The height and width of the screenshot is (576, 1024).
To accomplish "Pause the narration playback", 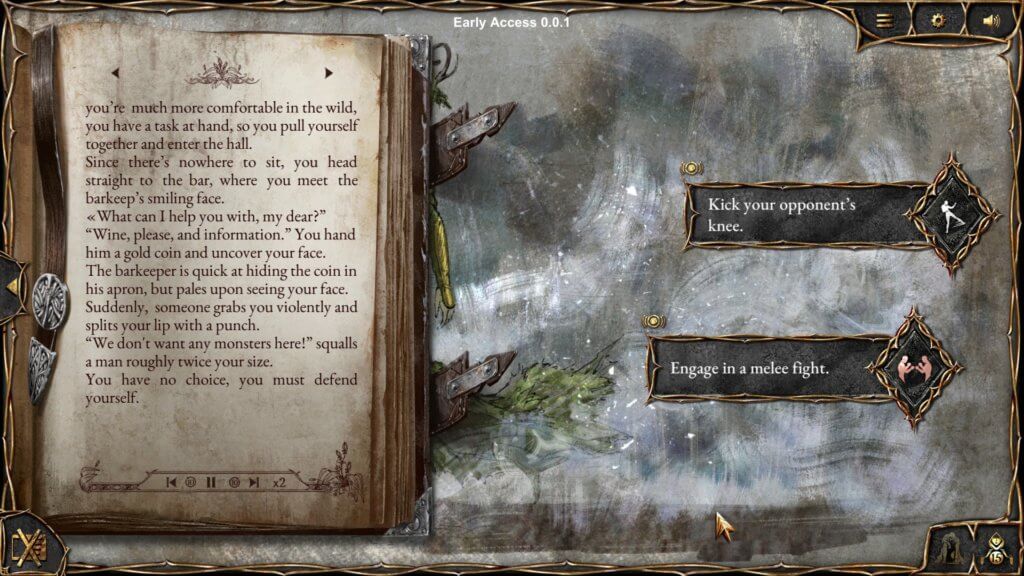I will click(211, 482).
